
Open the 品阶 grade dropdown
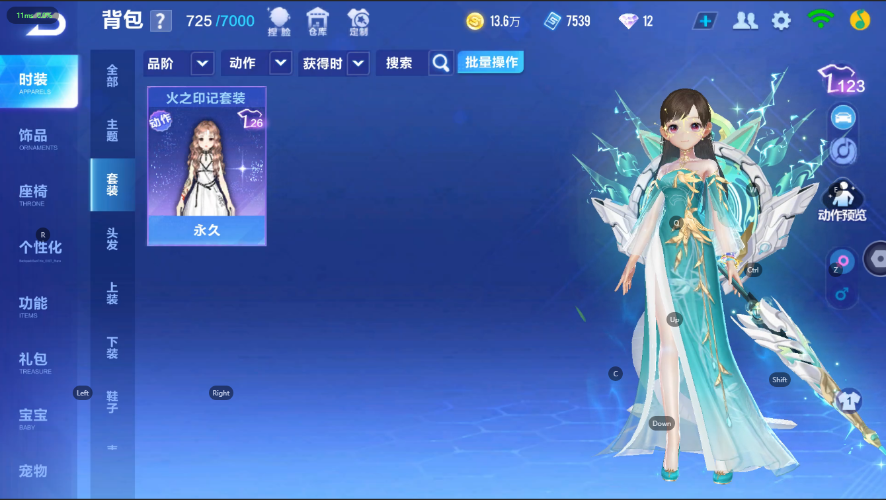point(179,63)
